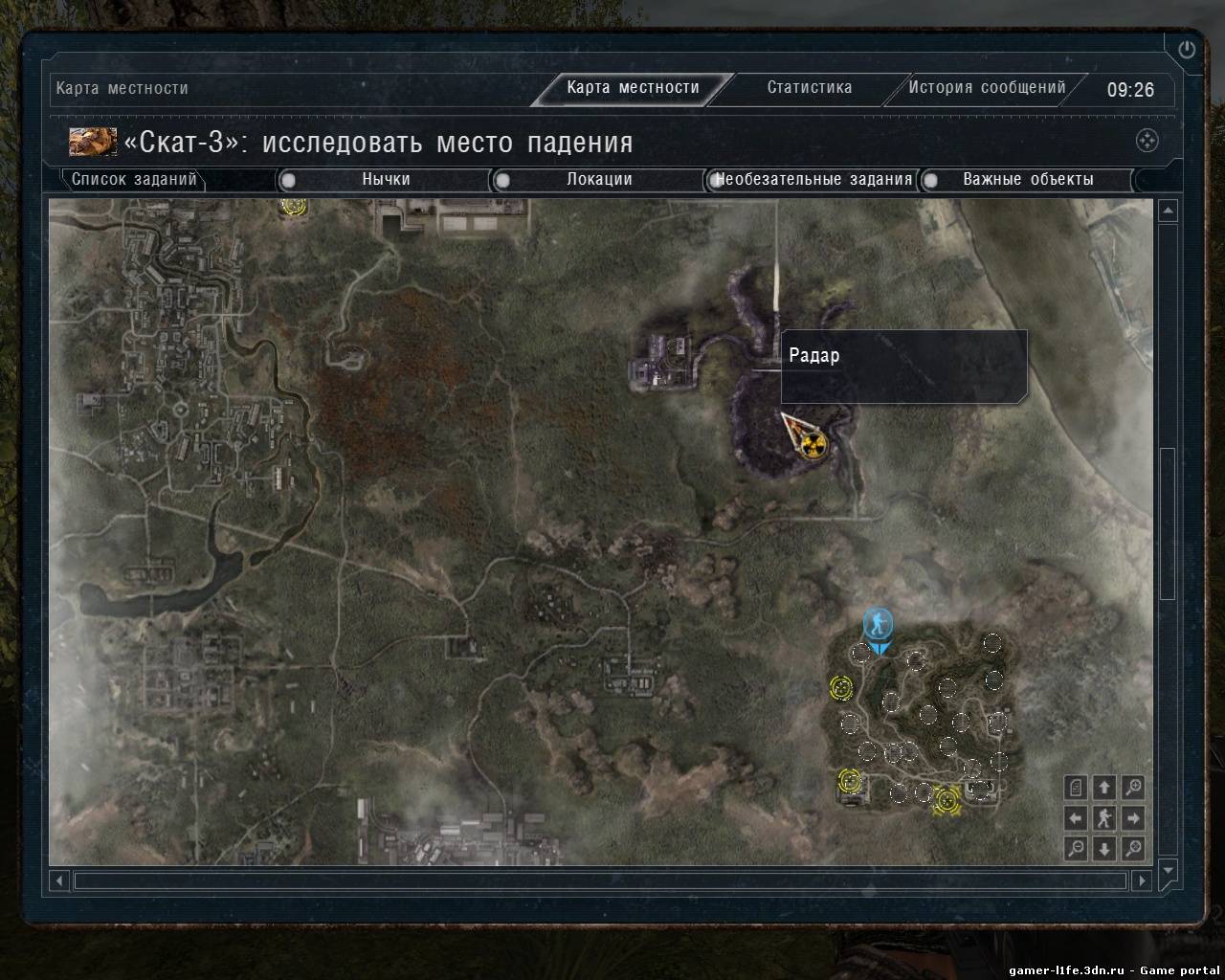Pan the map down with the arrow button
Screen dimensions: 1225x980
(1104, 848)
